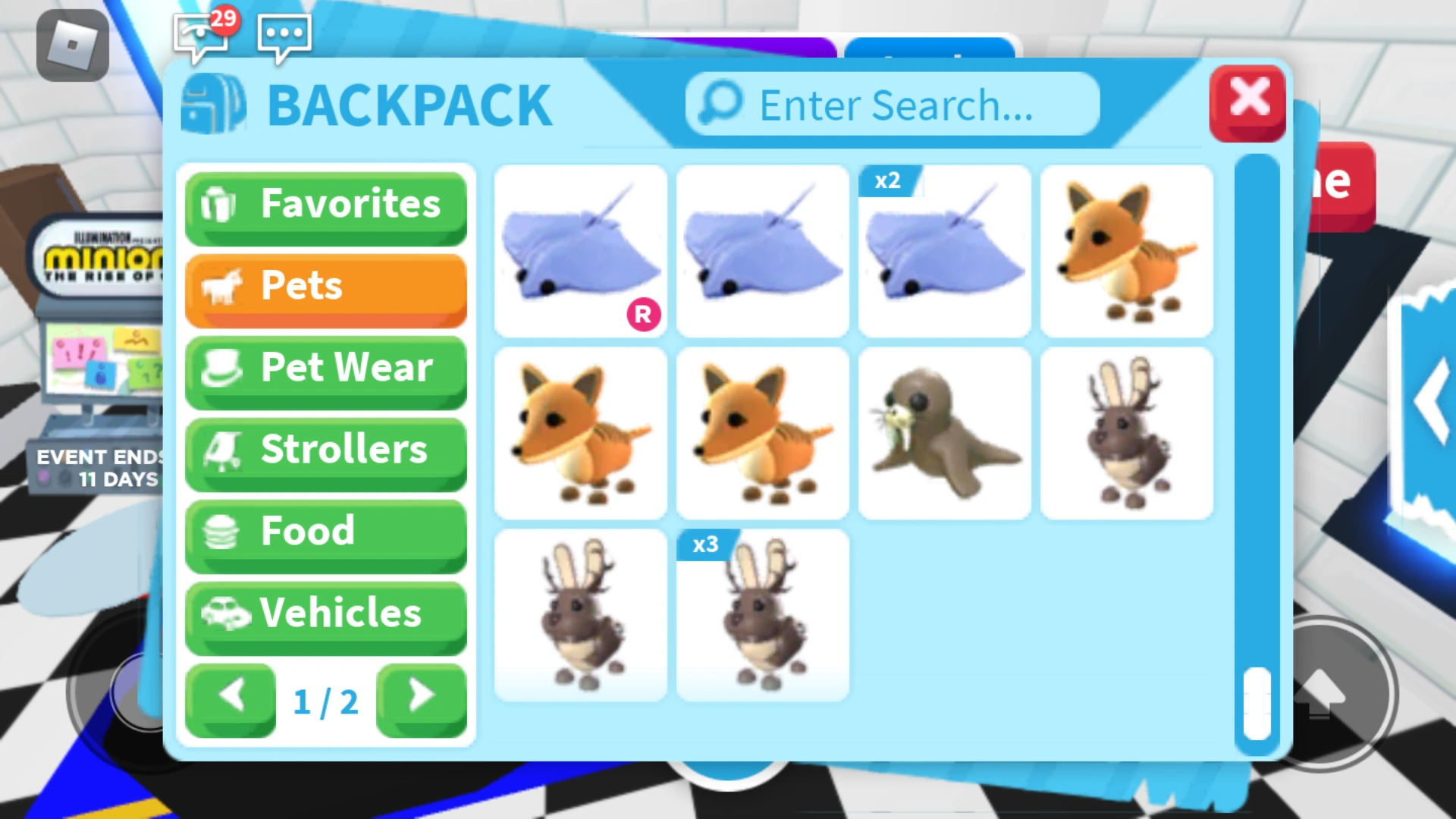Select the x2 stacked stingray badge
The width and height of the screenshot is (1456, 819).
(889, 180)
